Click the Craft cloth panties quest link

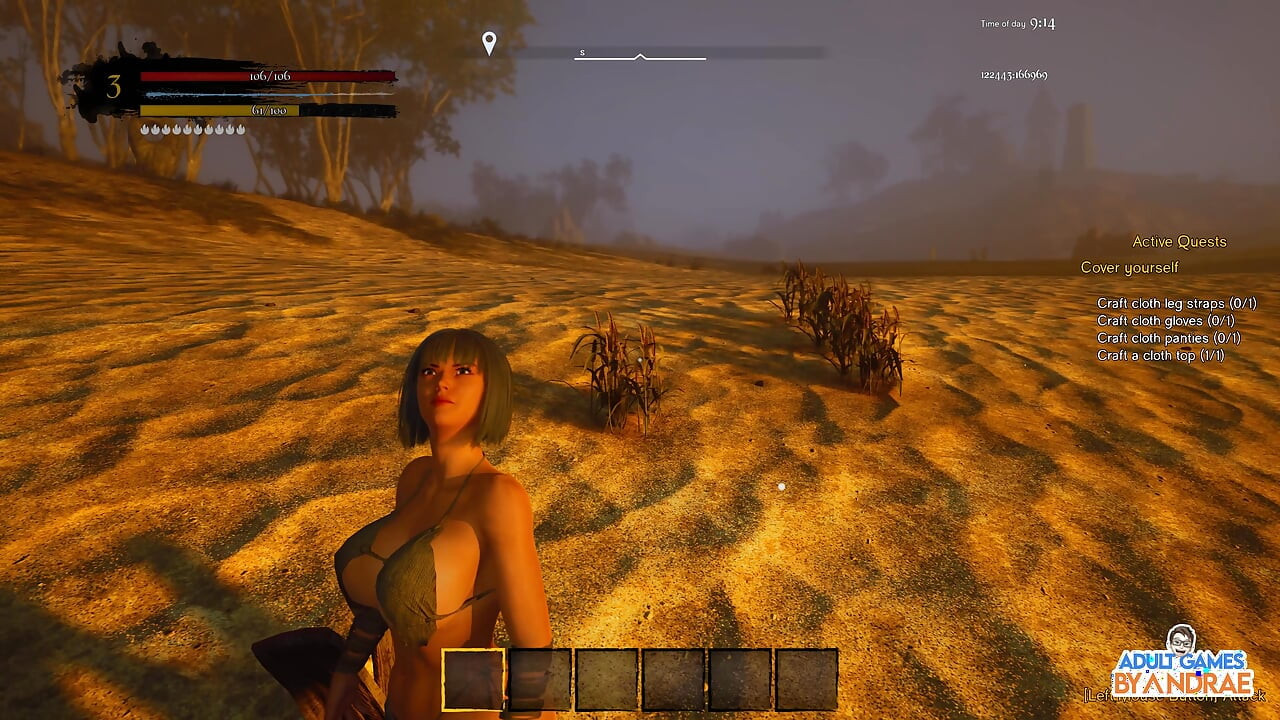point(1167,339)
